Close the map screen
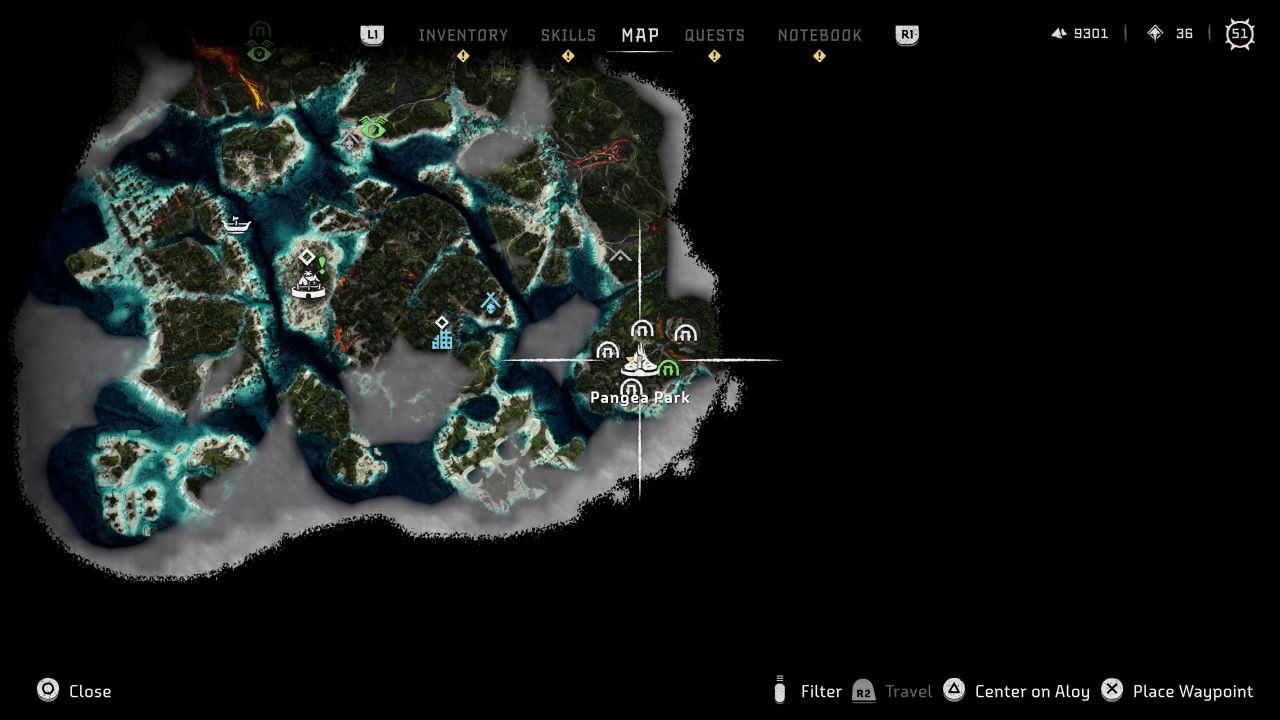Viewport: 1280px width, 720px height. [x=75, y=691]
